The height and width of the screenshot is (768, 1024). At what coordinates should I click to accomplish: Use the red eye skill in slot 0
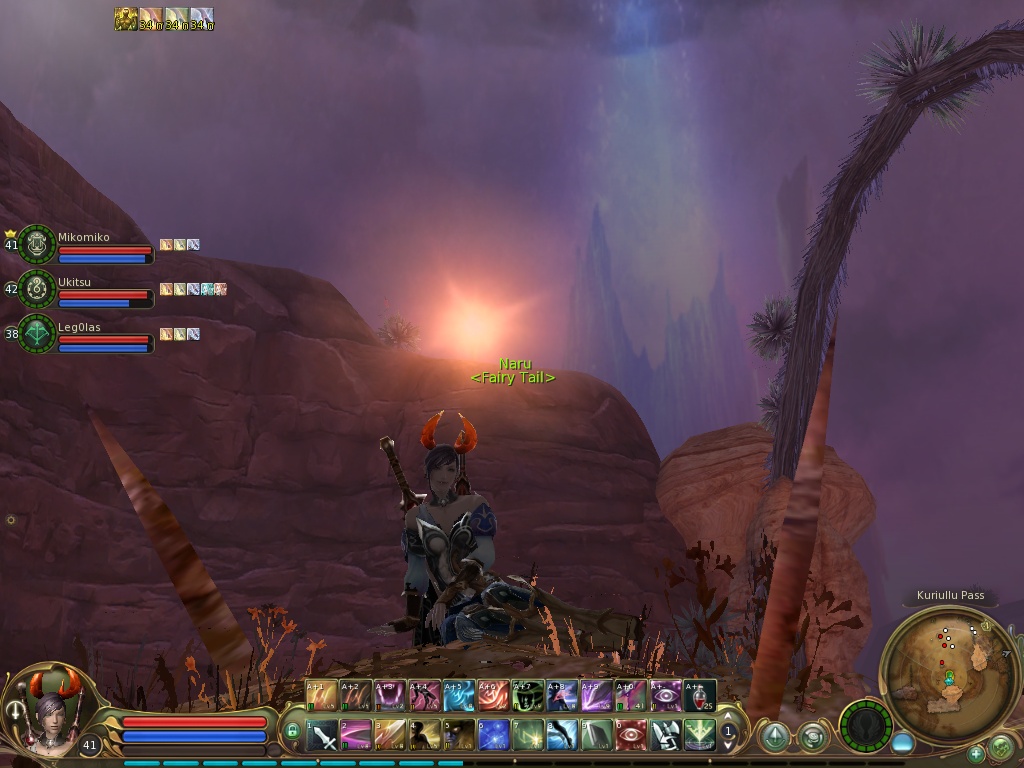pos(631,735)
